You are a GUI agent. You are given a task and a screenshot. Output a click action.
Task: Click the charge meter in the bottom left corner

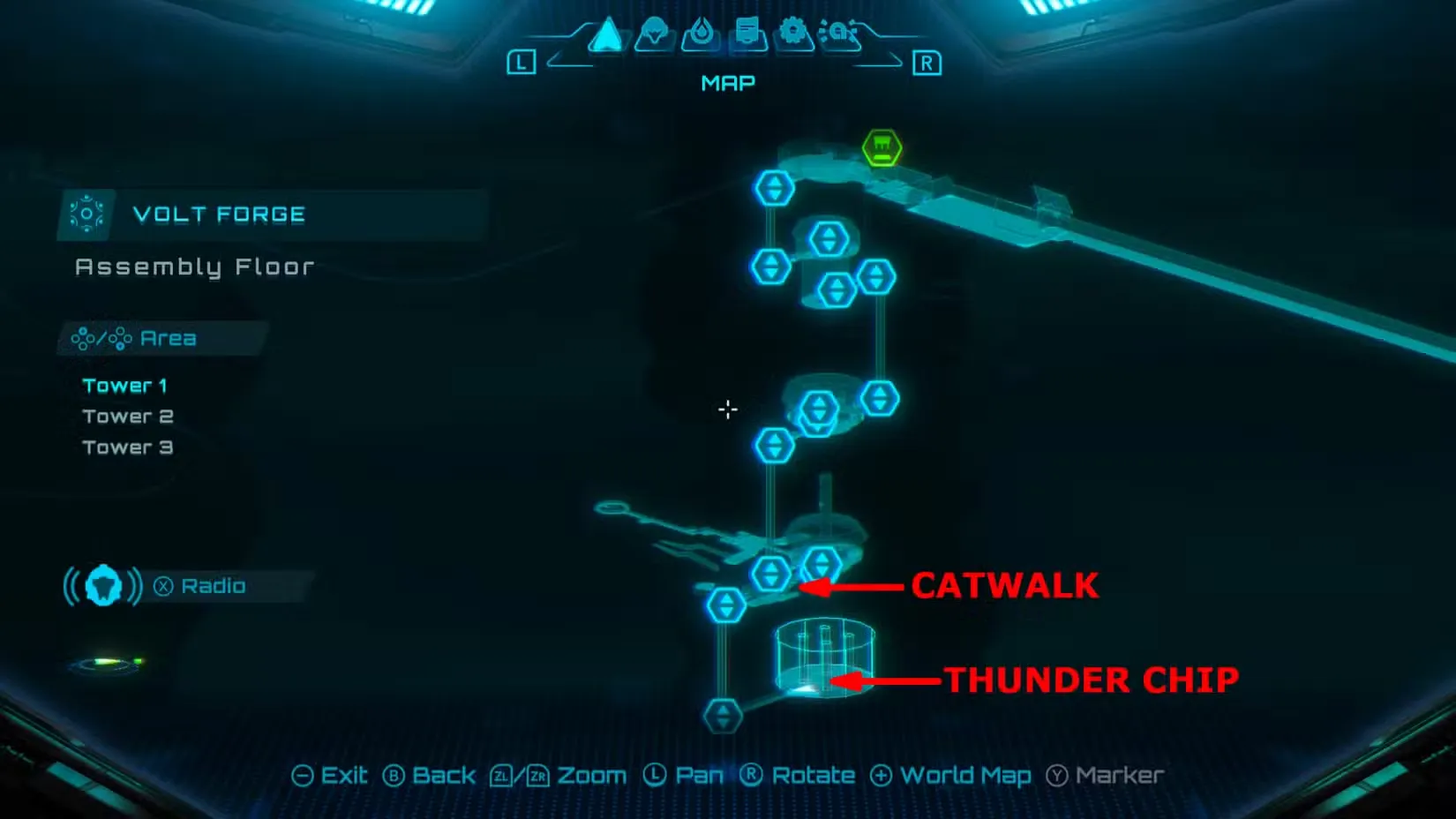pyautogui.click(x=106, y=664)
